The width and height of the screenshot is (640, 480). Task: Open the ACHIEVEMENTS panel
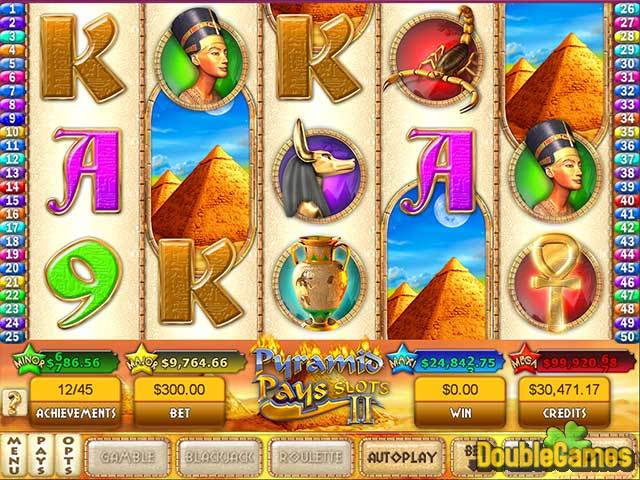tap(74, 399)
